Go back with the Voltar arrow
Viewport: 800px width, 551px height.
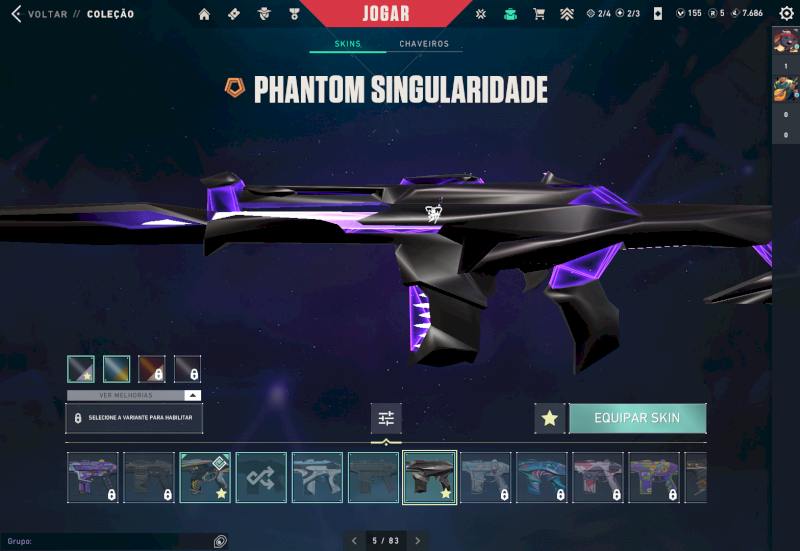point(15,14)
